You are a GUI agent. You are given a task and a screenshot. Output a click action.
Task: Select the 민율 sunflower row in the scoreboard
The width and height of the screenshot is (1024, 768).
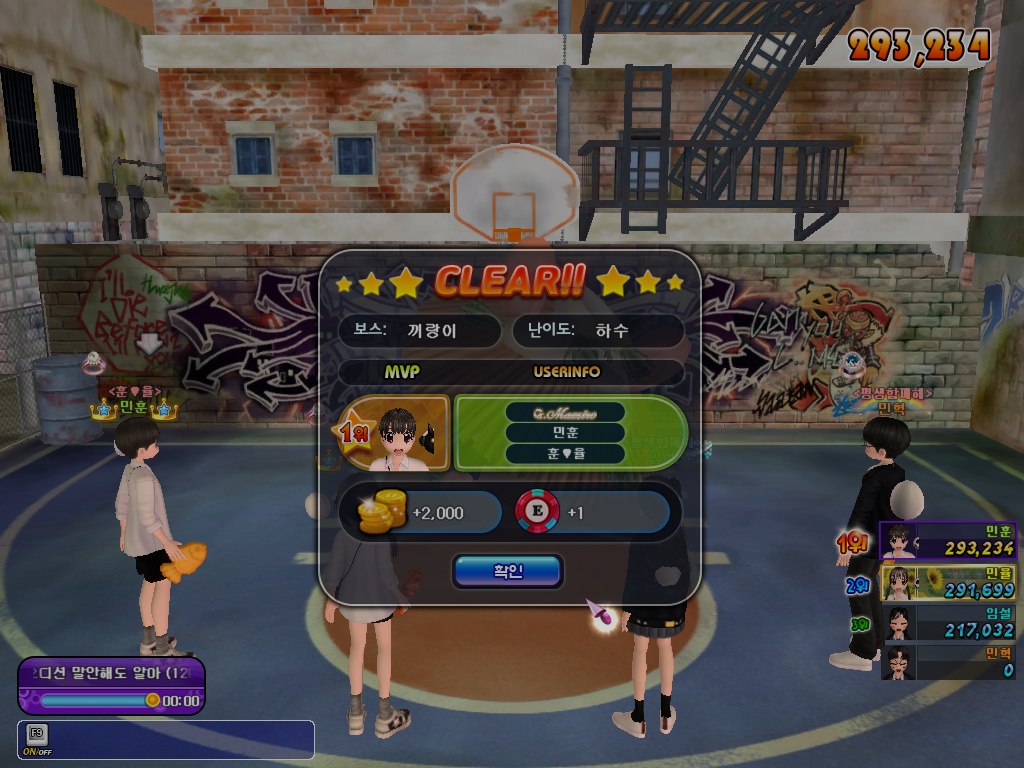click(x=947, y=582)
